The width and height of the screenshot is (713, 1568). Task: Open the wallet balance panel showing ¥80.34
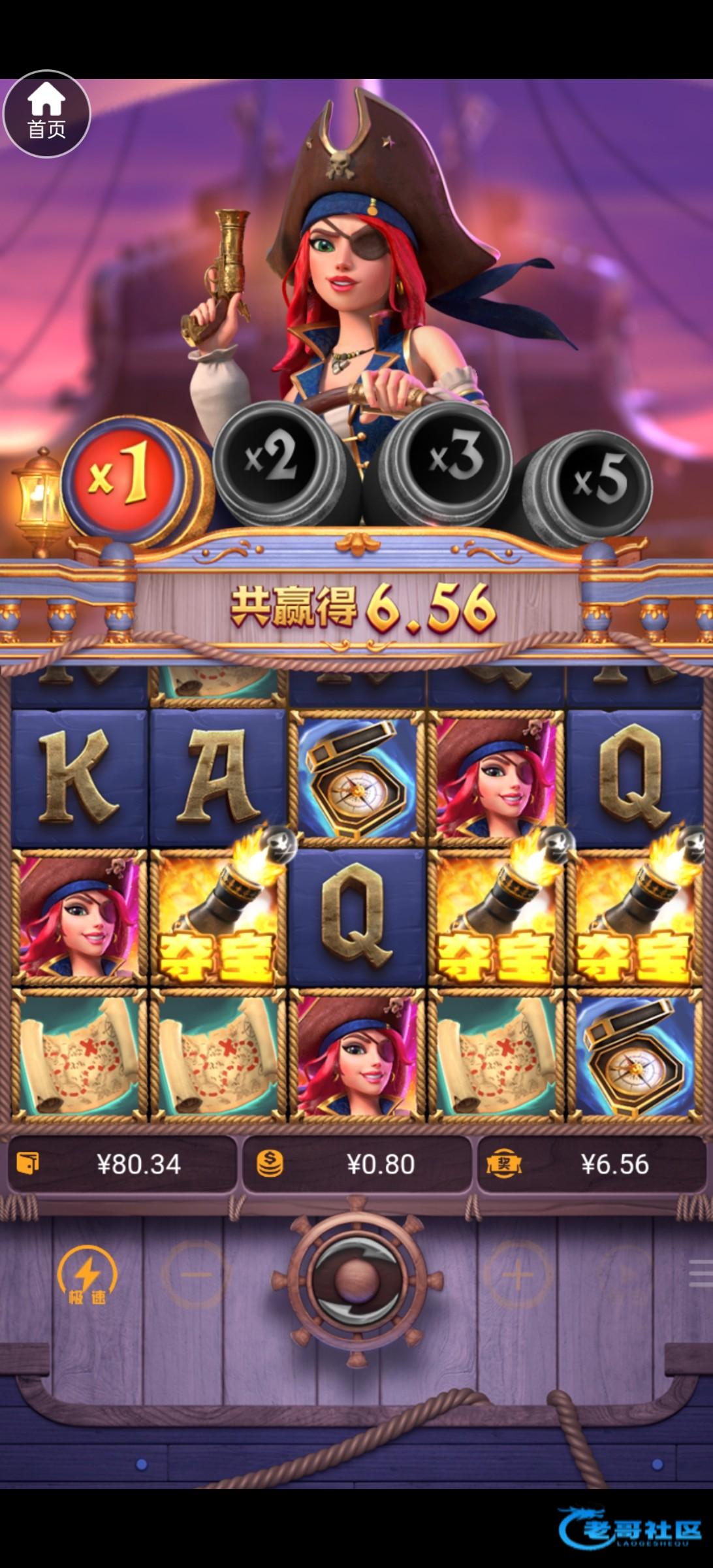(122, 1164)
